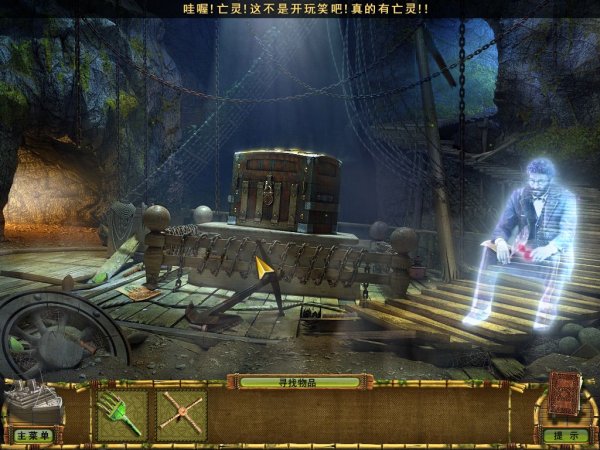Use the hint button (提示)
The image size is (600, 450).
[x=565, y=436]
